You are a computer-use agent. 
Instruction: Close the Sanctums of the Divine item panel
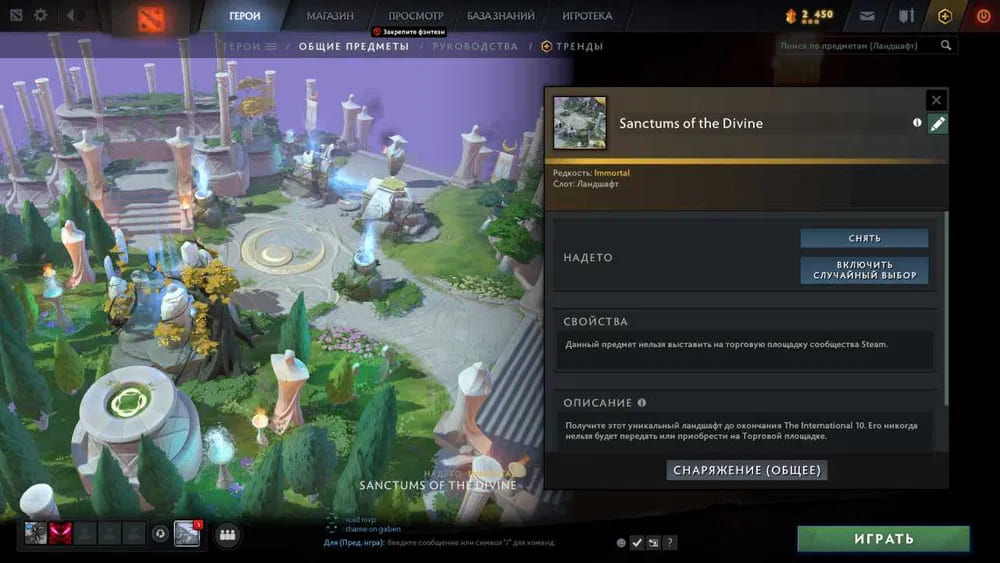[x=936, y=100]
